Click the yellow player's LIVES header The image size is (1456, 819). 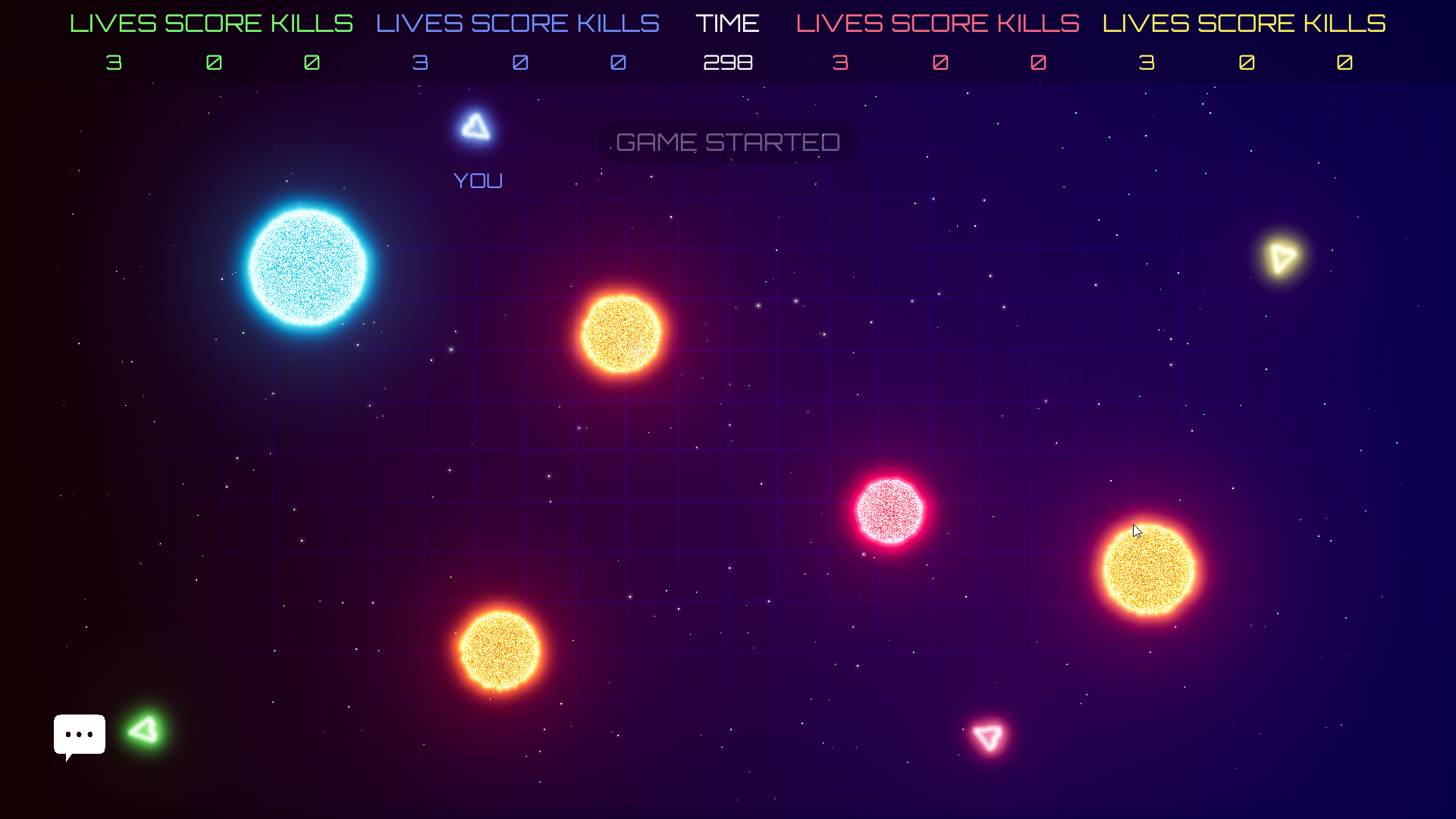click(x=1147, y=23)
